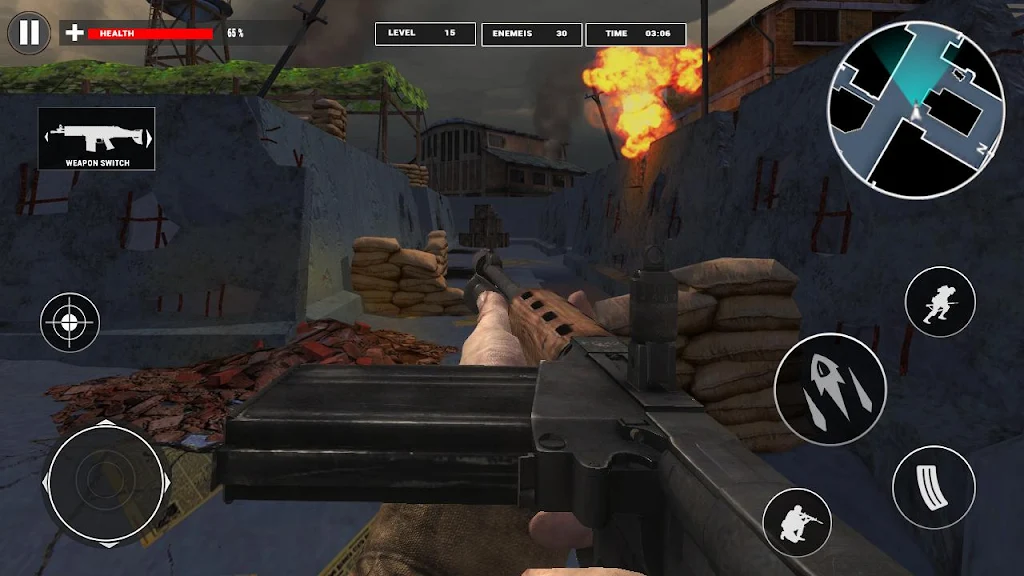Touch the movement joystick pad
The image size is (1024, 576).
coord(105,482)
